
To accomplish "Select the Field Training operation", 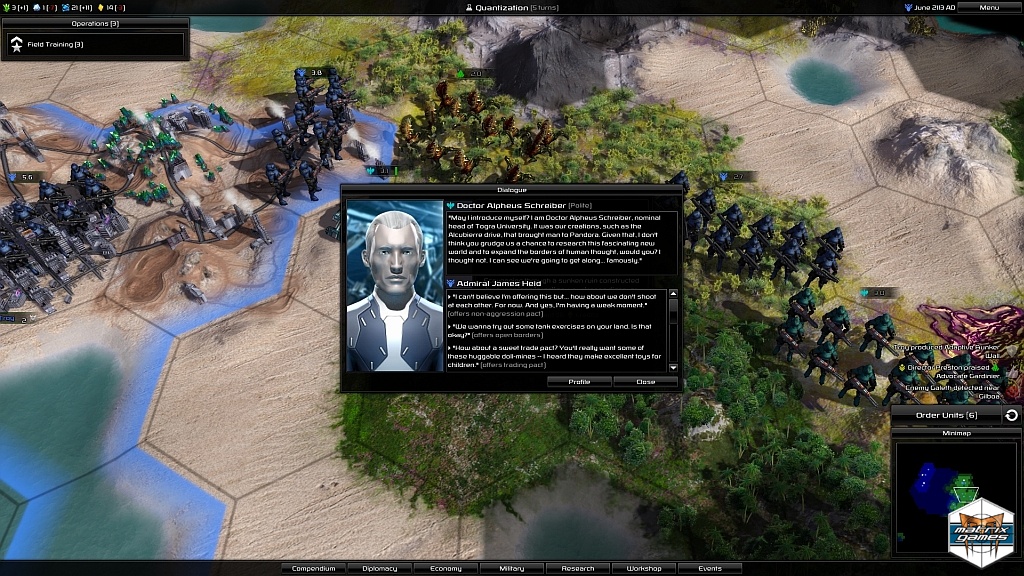I will point(95,44).
